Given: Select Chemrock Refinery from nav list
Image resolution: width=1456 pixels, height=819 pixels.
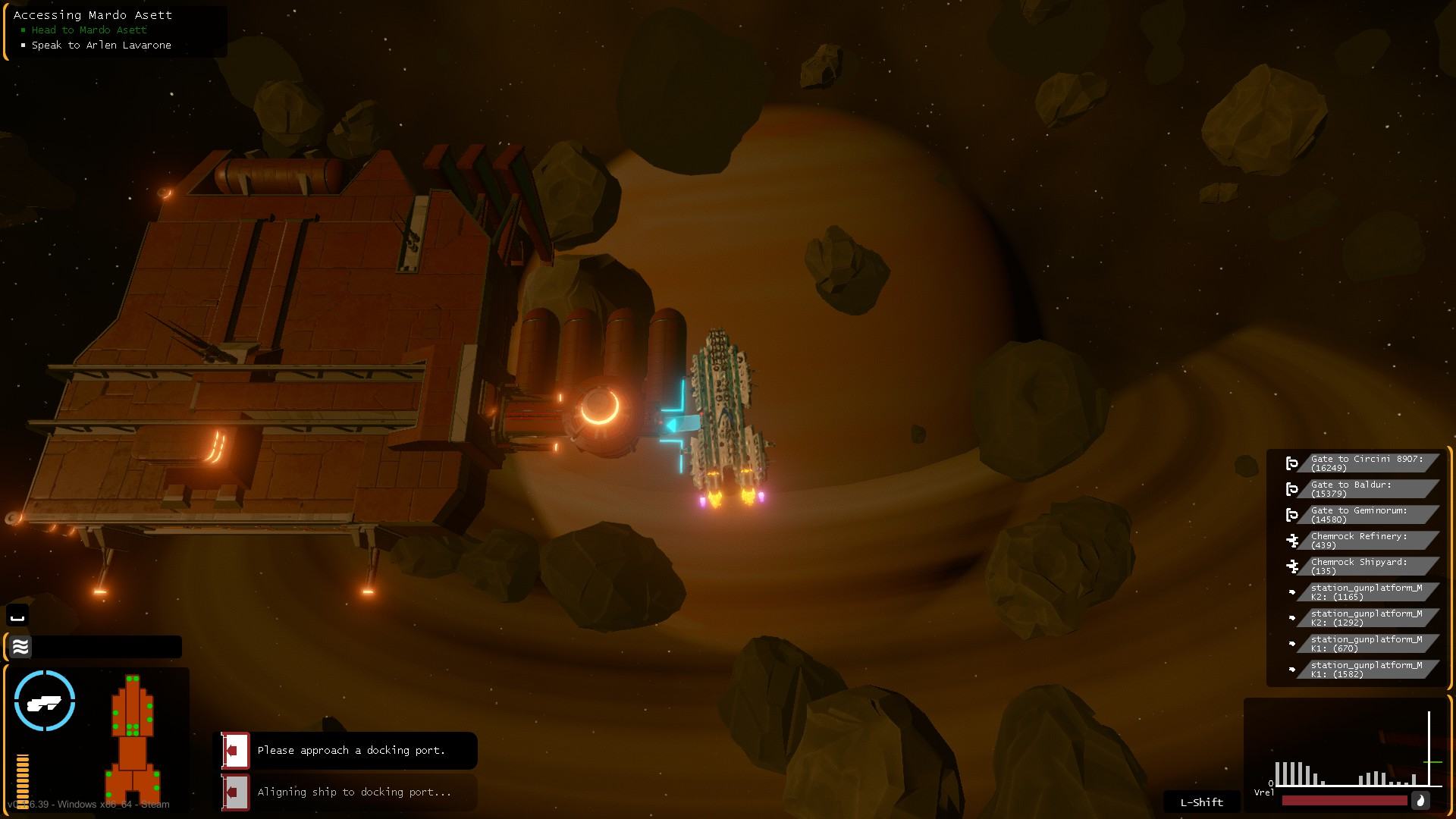Looking at the screenshot, I should click(1367, 541).
